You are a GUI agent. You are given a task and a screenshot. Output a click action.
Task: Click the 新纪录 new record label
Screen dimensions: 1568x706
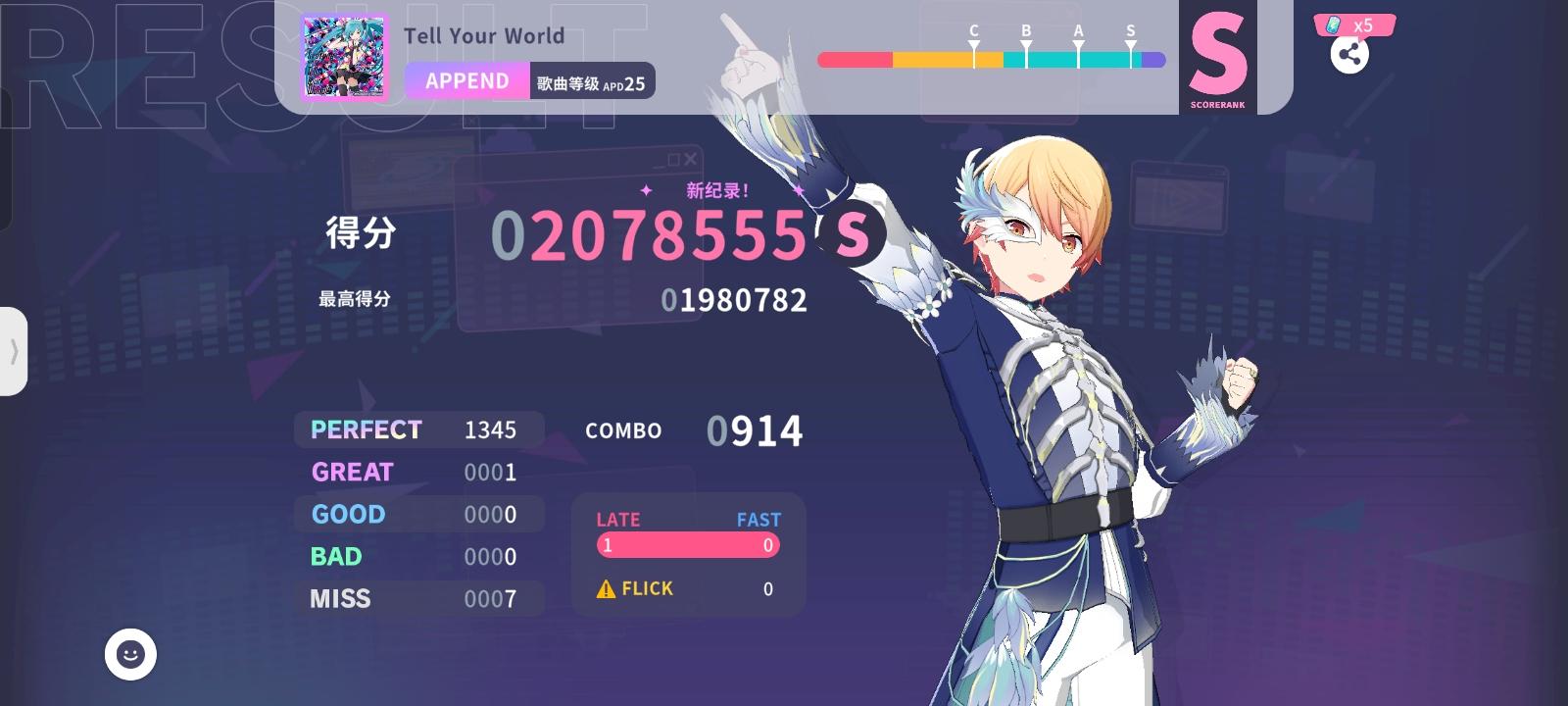715,192
